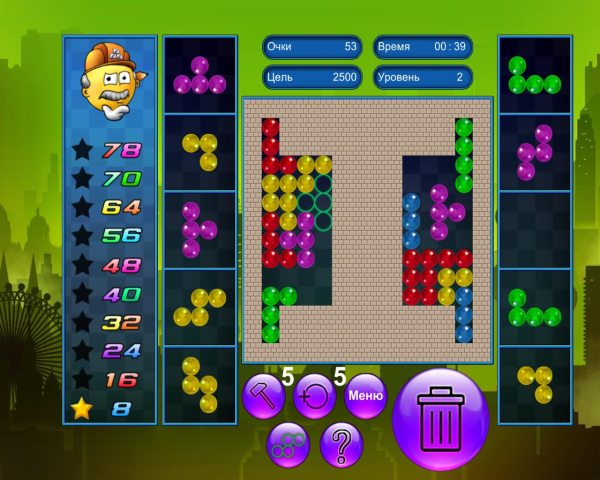Open help with the question mark button
600x480 pixels.
tap(341, 443)
